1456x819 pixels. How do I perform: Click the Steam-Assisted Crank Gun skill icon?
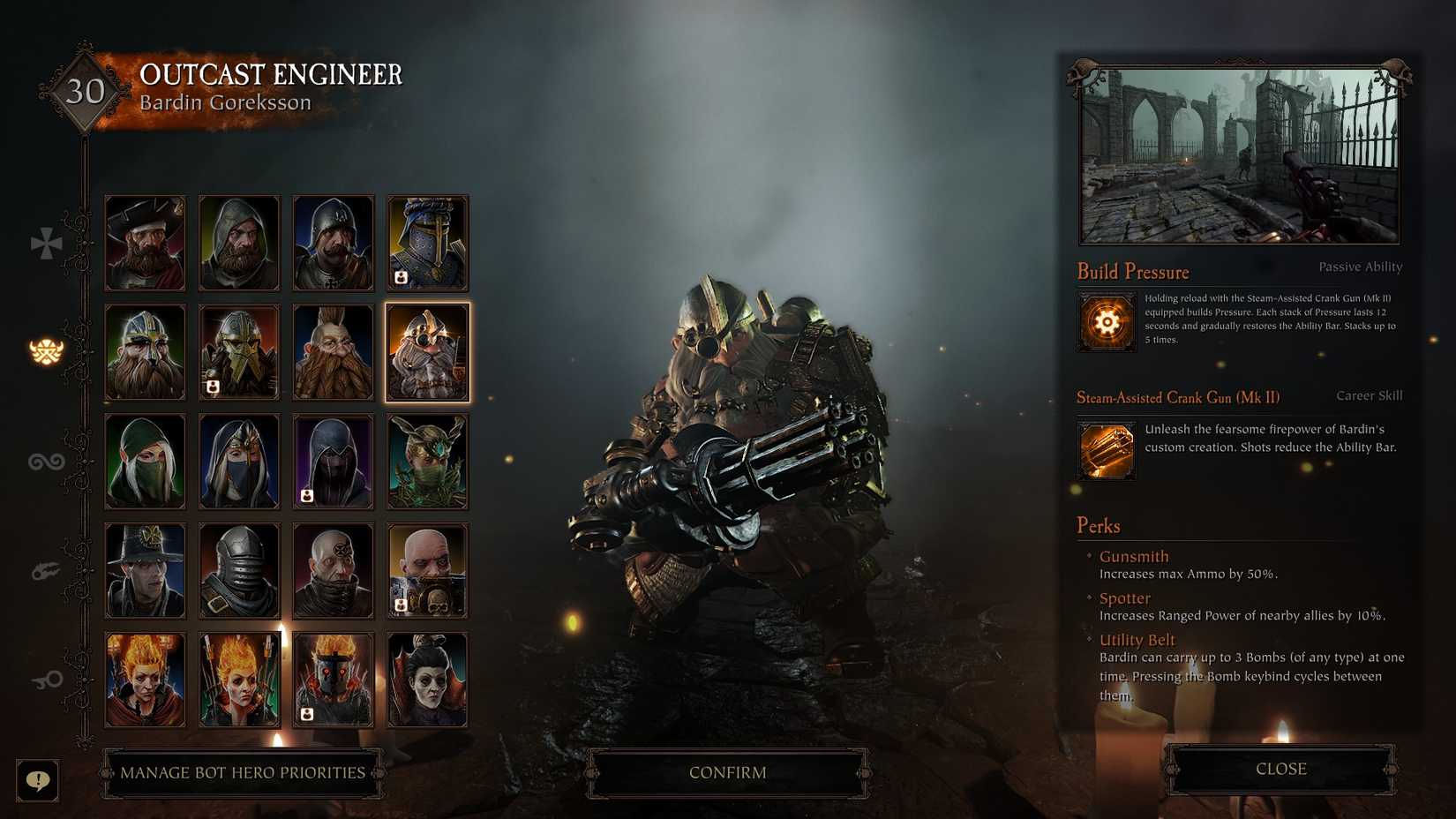point(1106,451)
